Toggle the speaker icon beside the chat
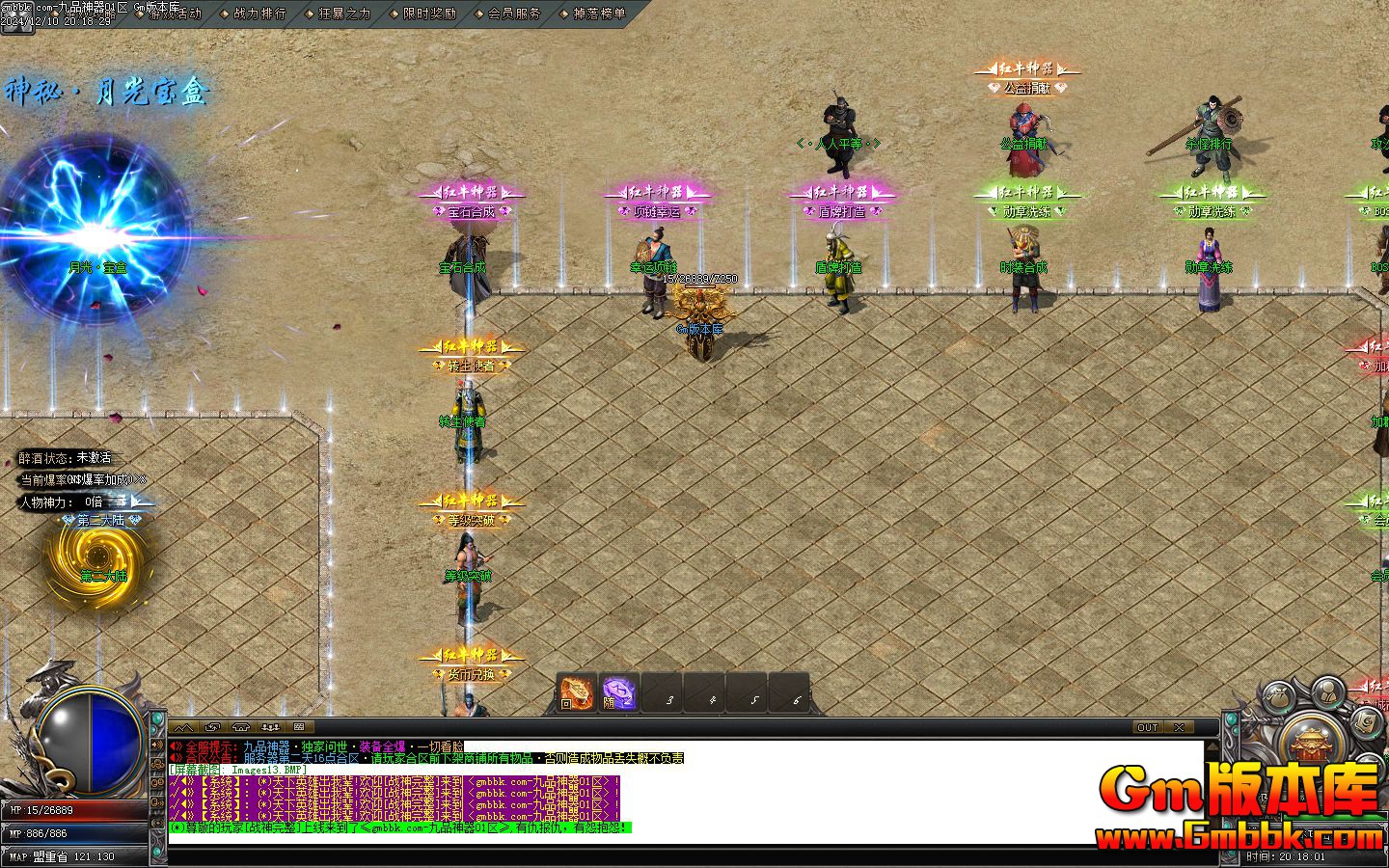The height and width of the screenshot is (868, 1389). pos(159,746)
